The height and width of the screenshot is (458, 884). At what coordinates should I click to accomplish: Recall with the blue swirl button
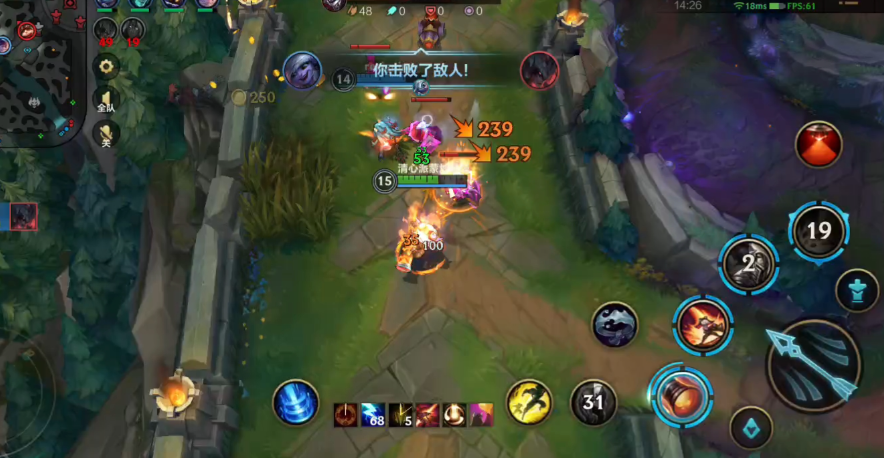point(296,403)
